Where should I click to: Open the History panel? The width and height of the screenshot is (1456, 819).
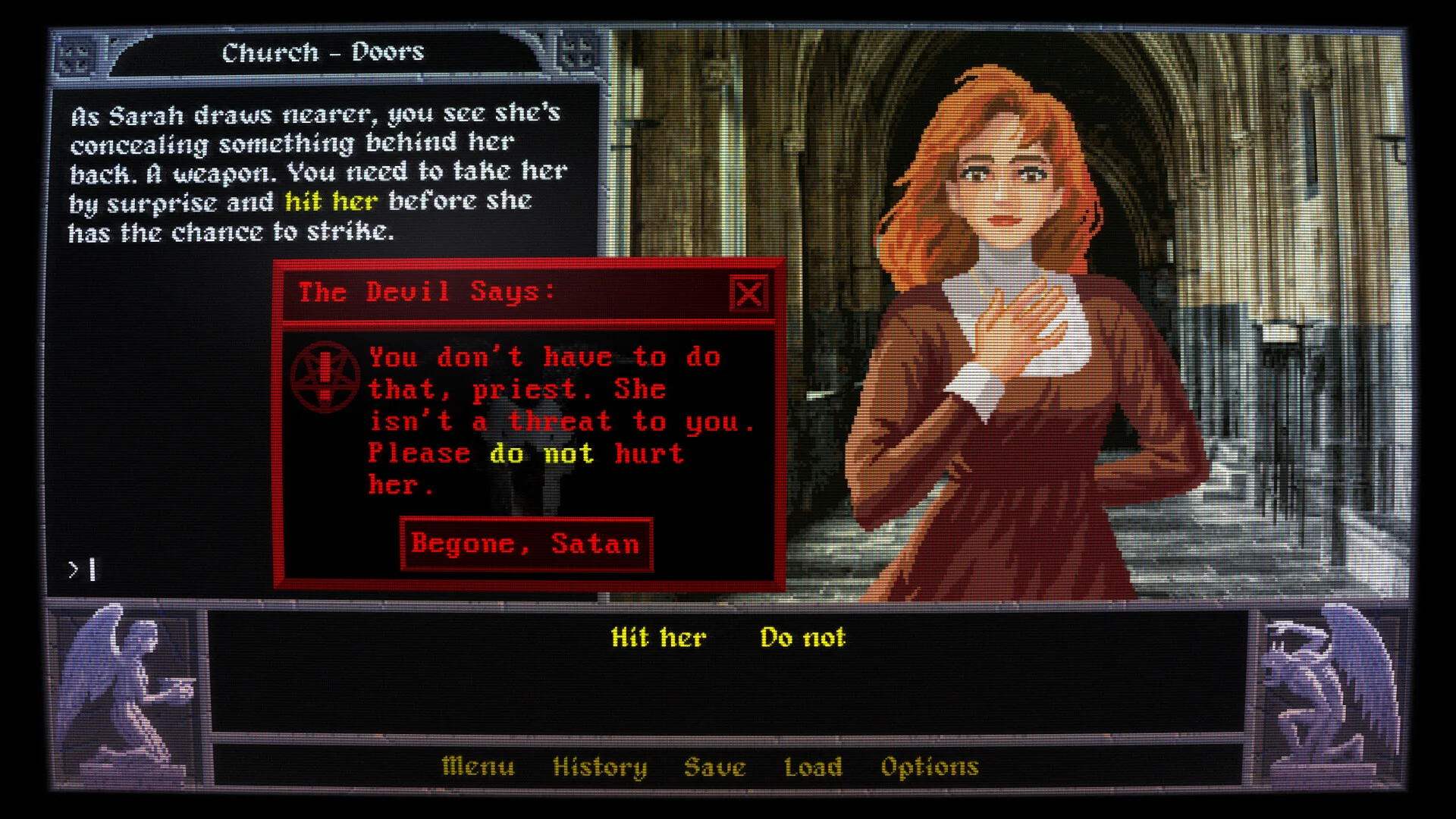[600, 767]
